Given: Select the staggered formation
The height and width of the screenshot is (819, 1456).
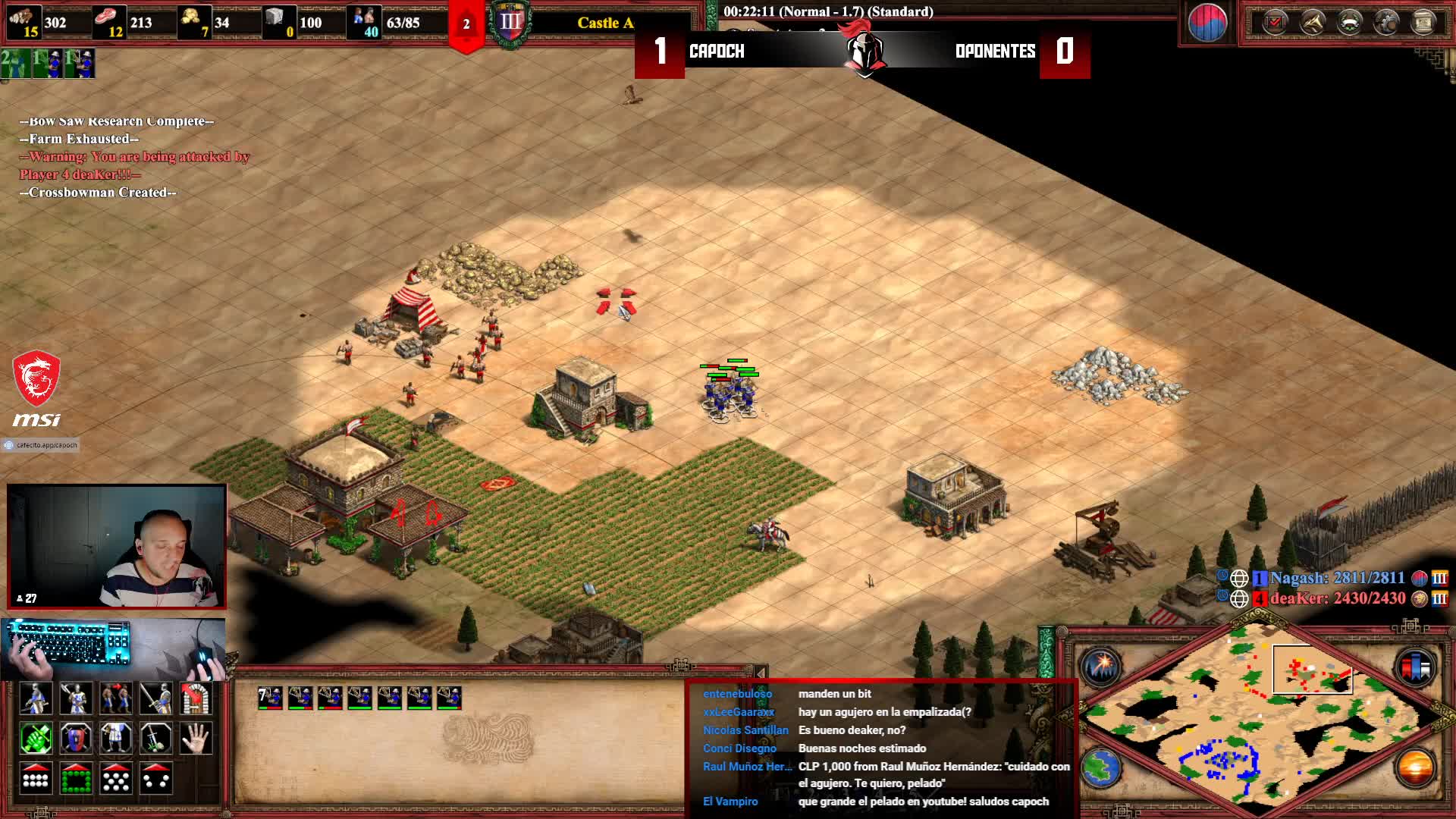Looking at the screenshot, I should pos(115,778).
